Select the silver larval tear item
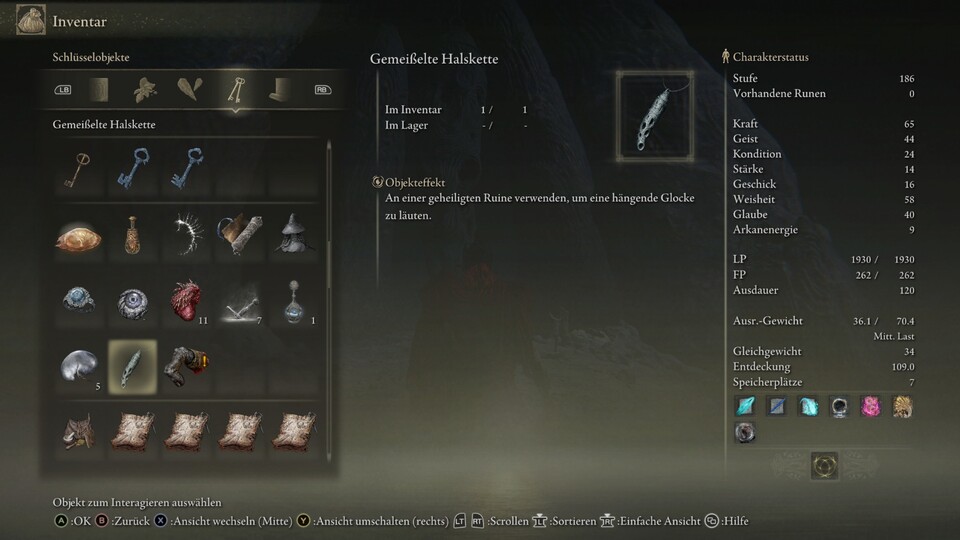Viewport: 960px width, 540px height. point(78,365)
